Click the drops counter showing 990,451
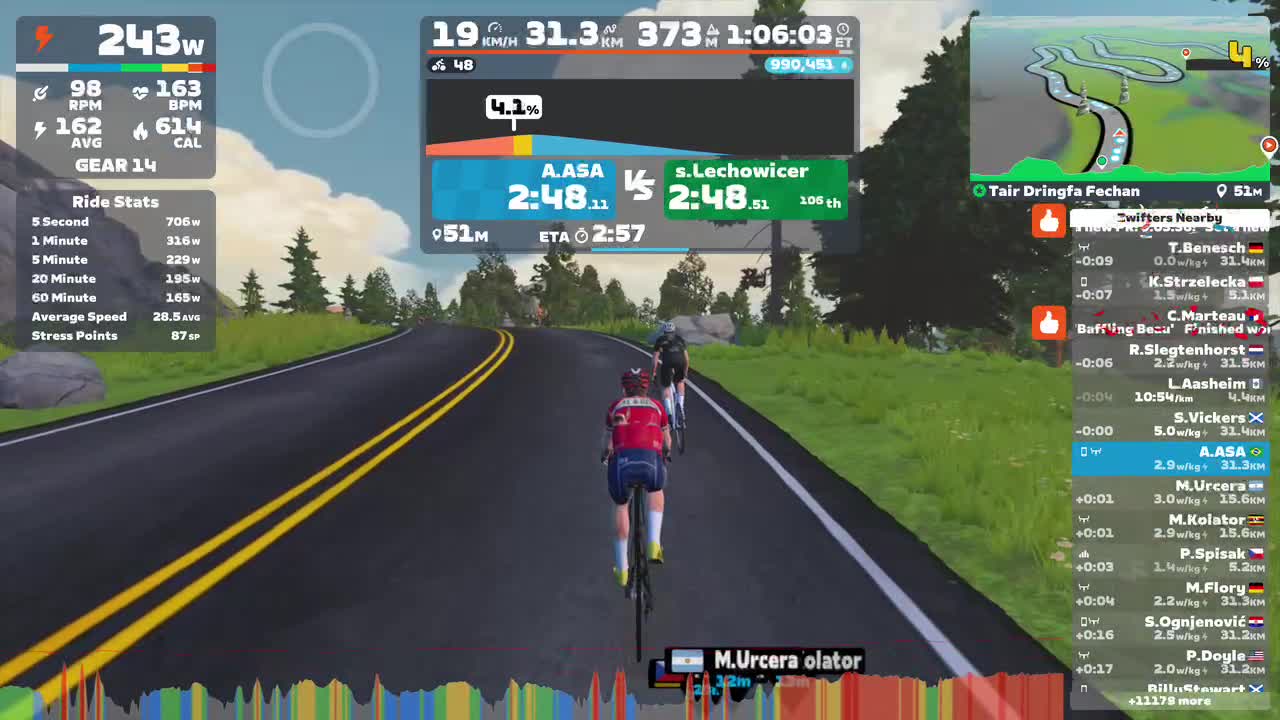 pos(808,65)
